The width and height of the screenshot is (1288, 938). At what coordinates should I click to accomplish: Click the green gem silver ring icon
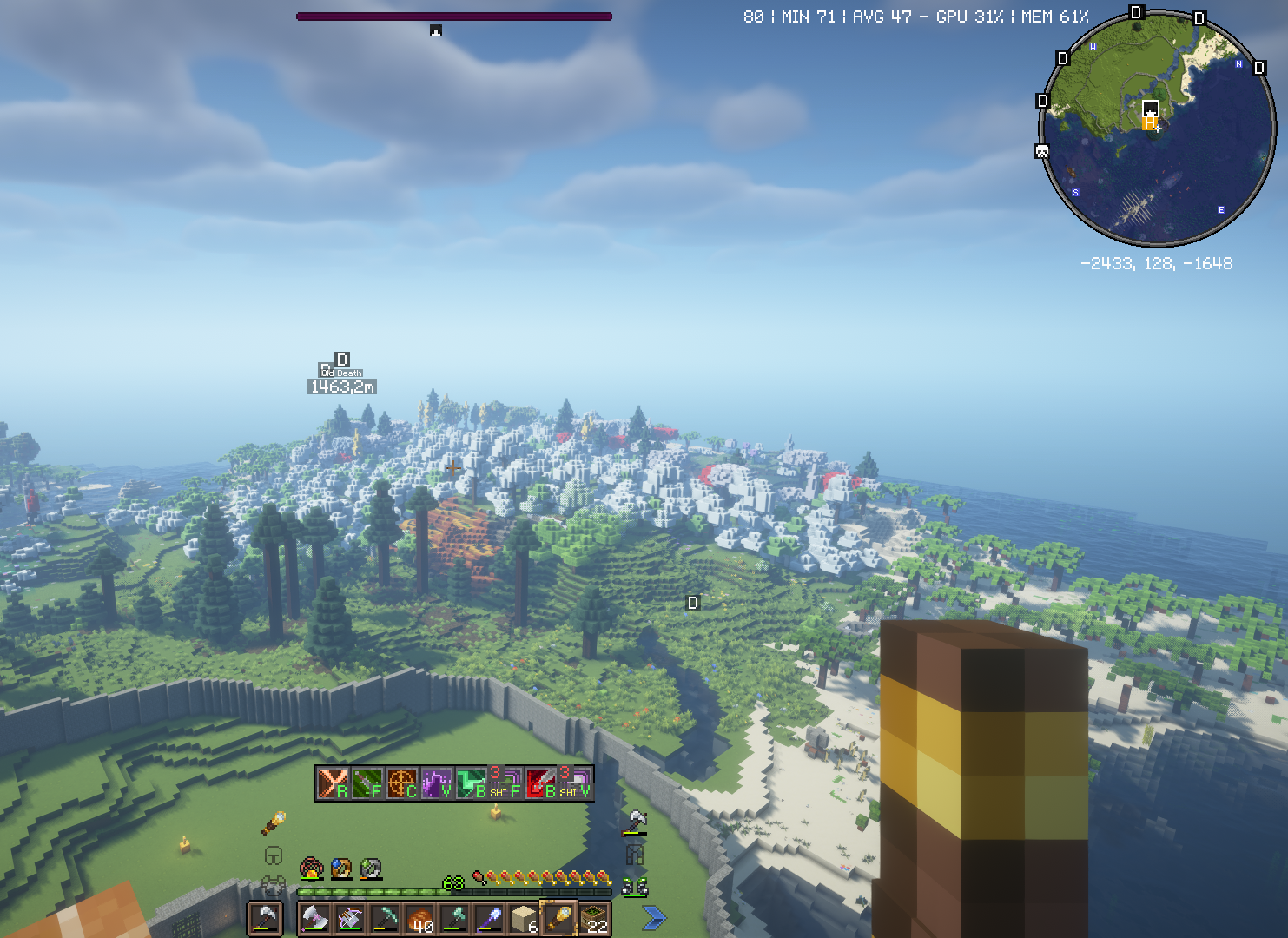coord(371,868)
